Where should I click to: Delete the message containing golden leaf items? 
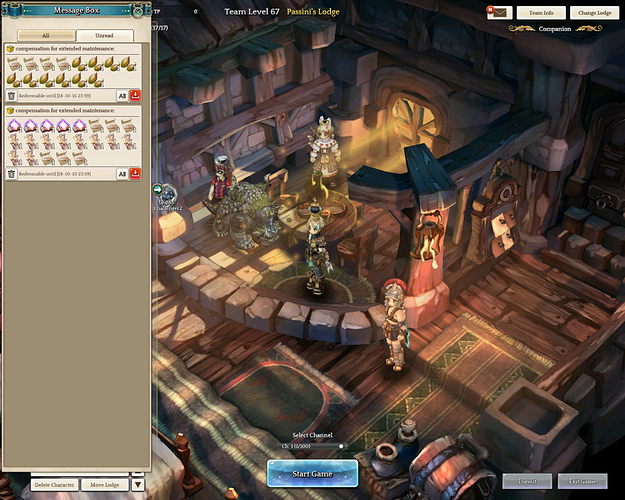(12, 95)
